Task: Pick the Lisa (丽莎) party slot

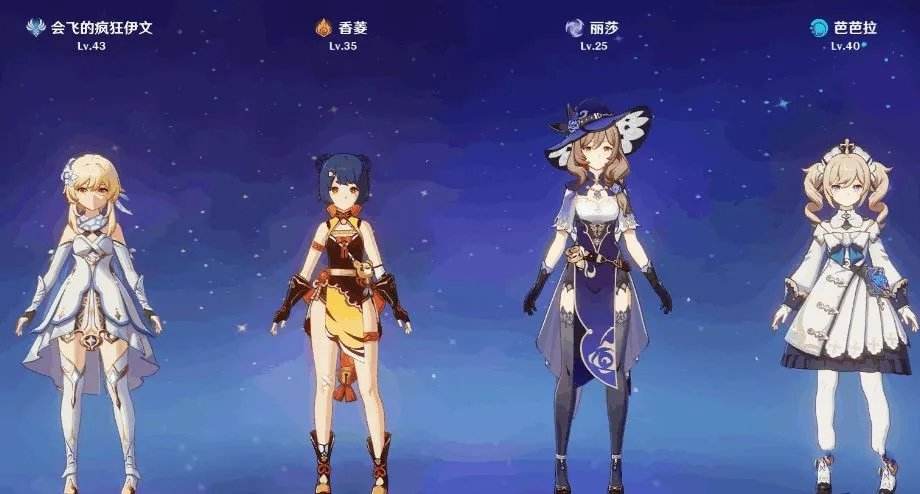Action: [596, 300]
